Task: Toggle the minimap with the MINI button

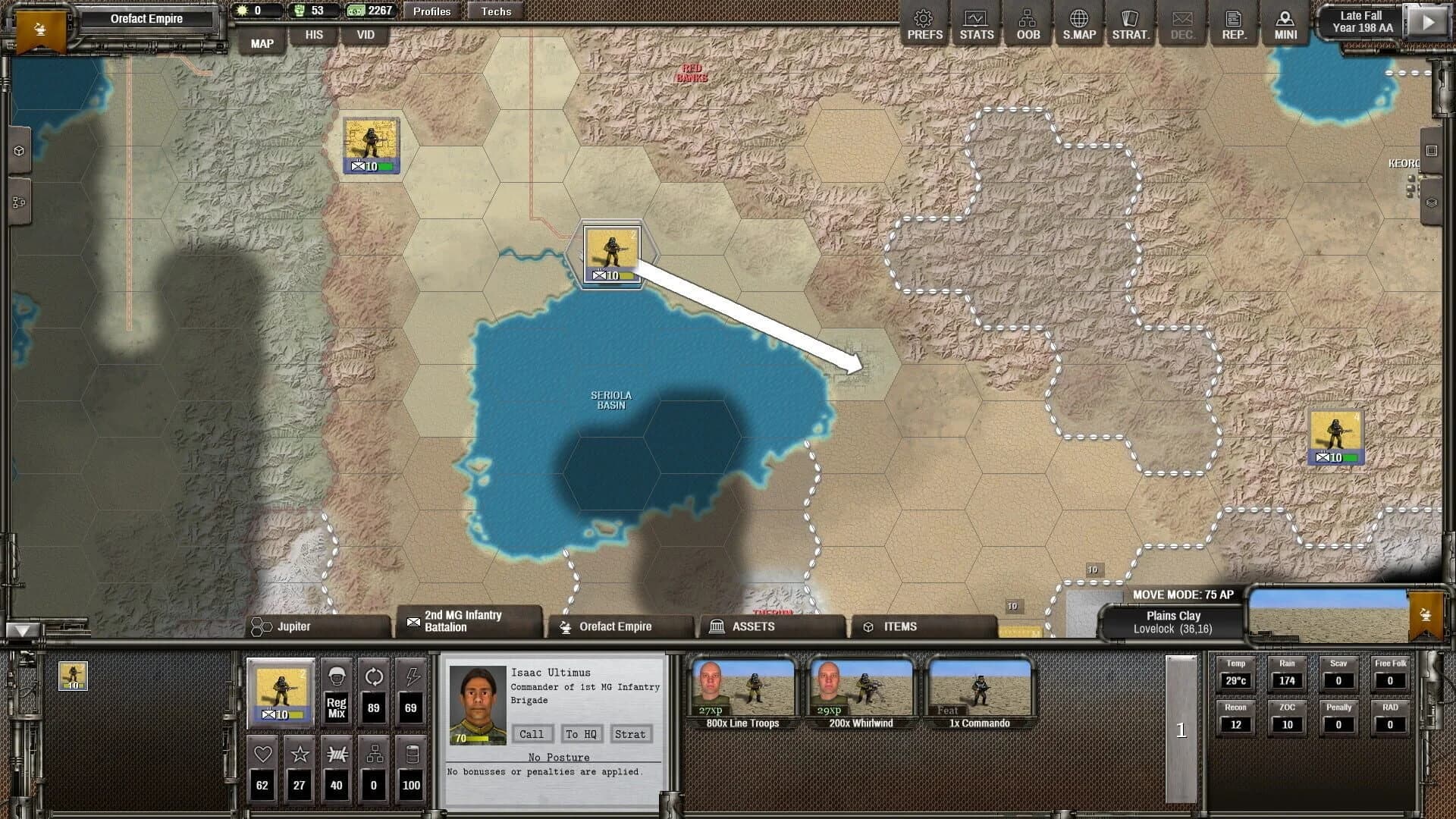Action: 1285,23
